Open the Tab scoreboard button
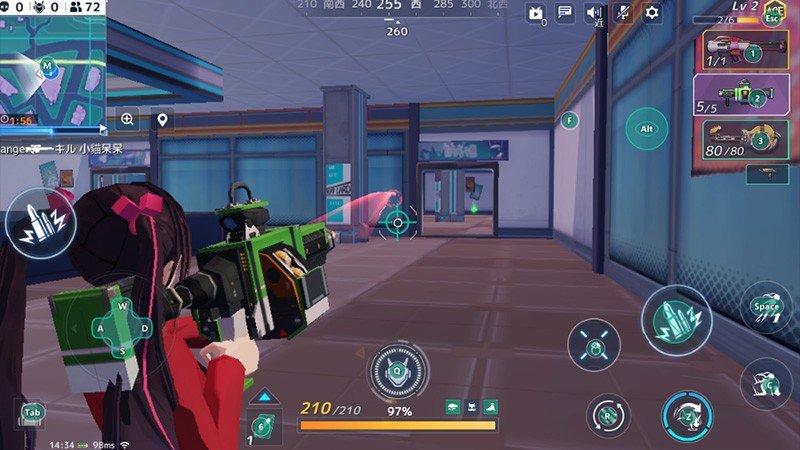Image resolution: width=800 pixels, height=450 pixels. pos(32,412)
